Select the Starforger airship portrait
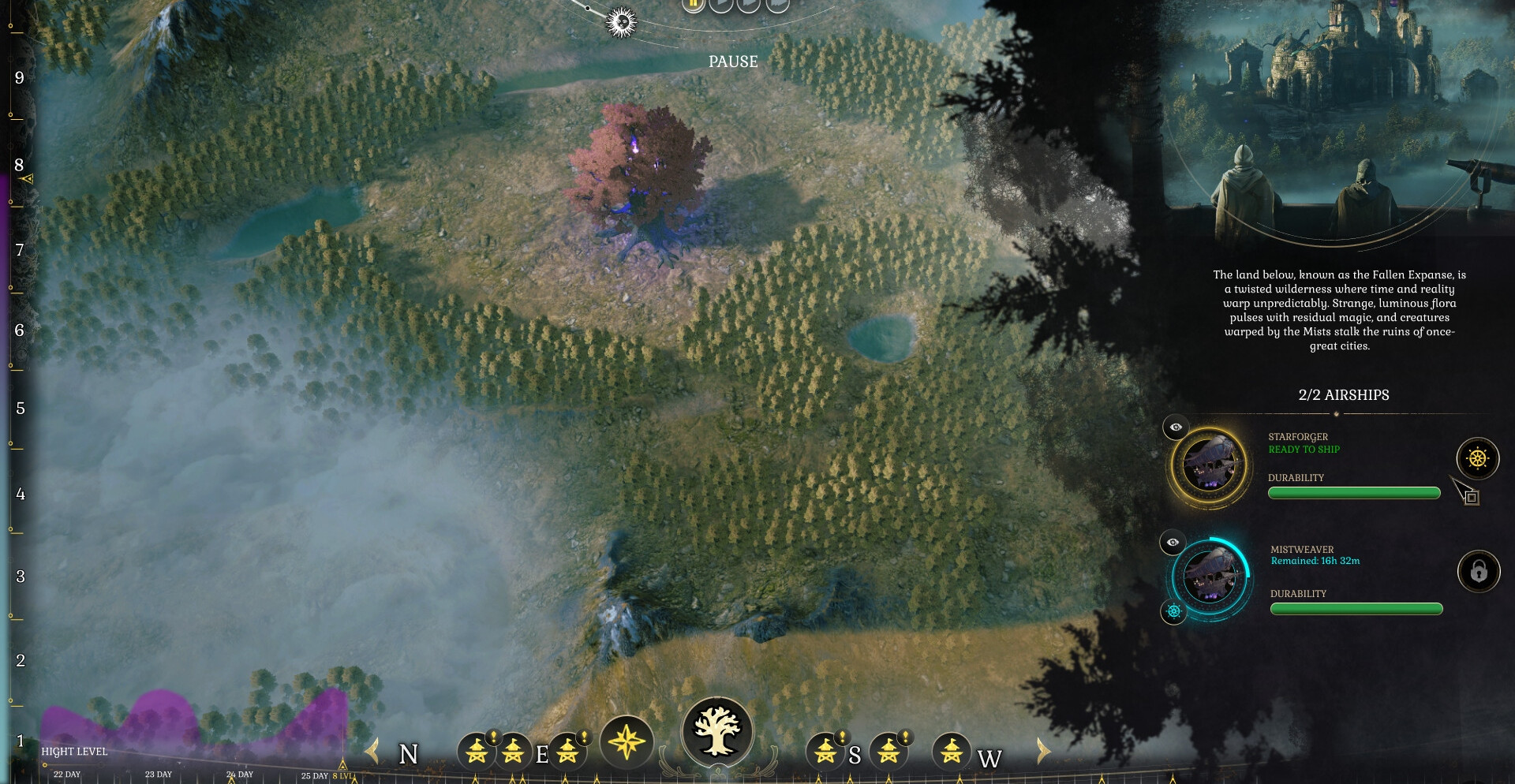 pyautogui.click(x=1208, y=465)
